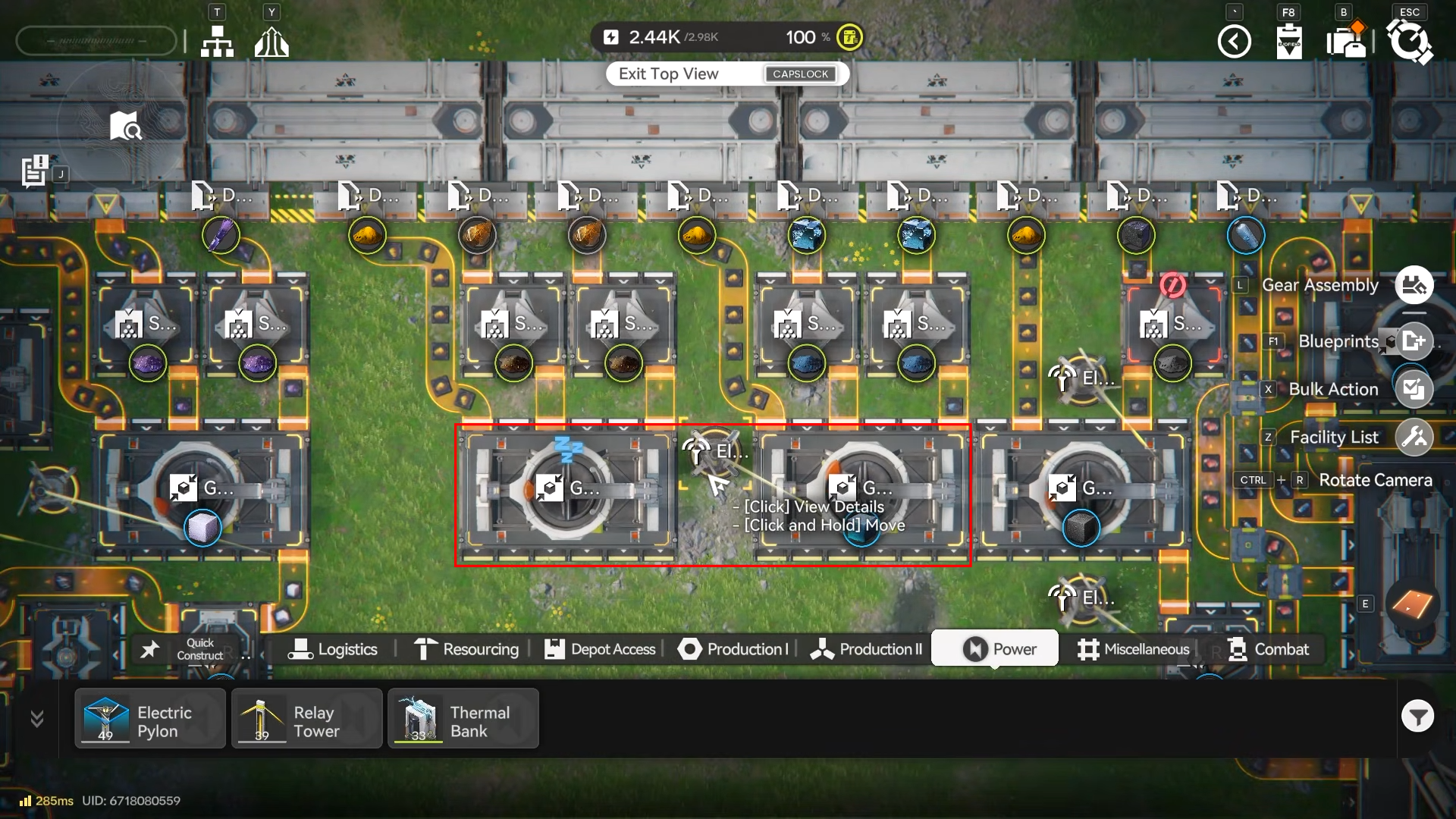Click the back arrow circle icon
This screenshot has height=819, width=1456.
pyautogui.click(x=1234, y=41)
